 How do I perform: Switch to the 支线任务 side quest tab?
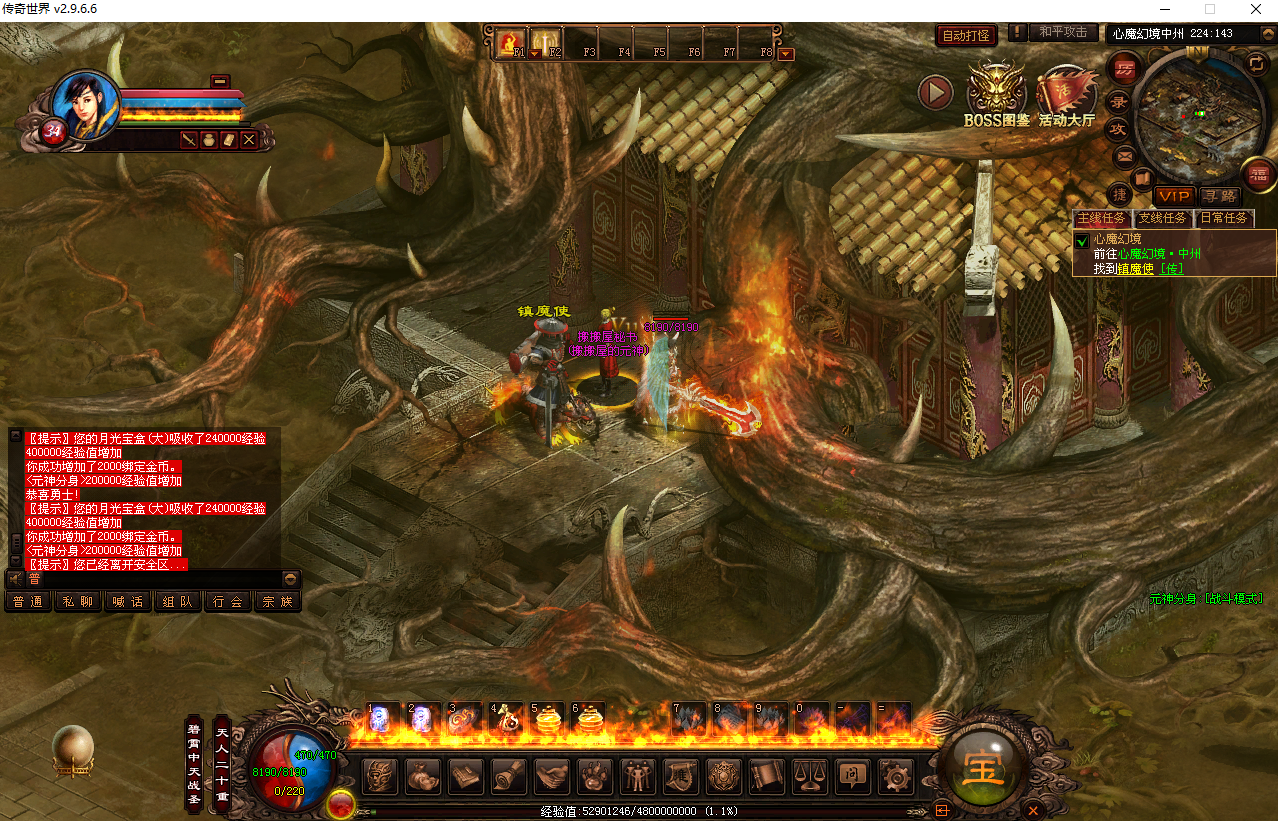point(1162,218)
